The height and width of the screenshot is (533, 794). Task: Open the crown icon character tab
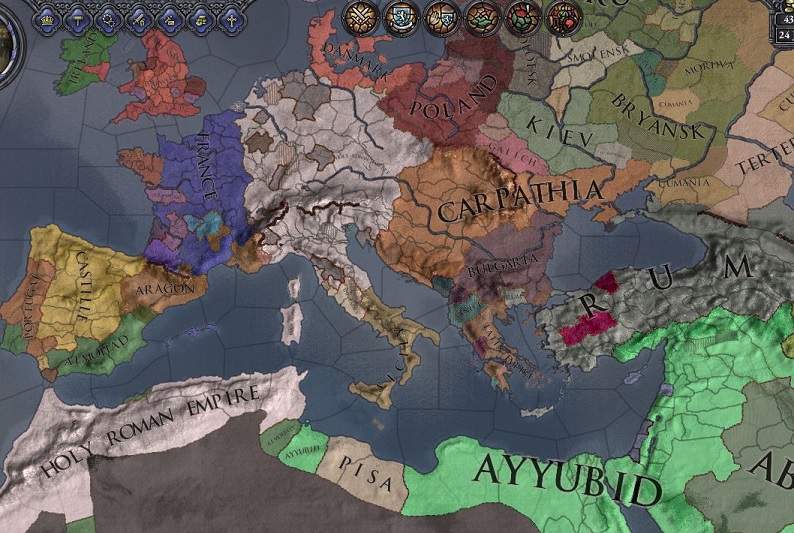click(47, 20)
